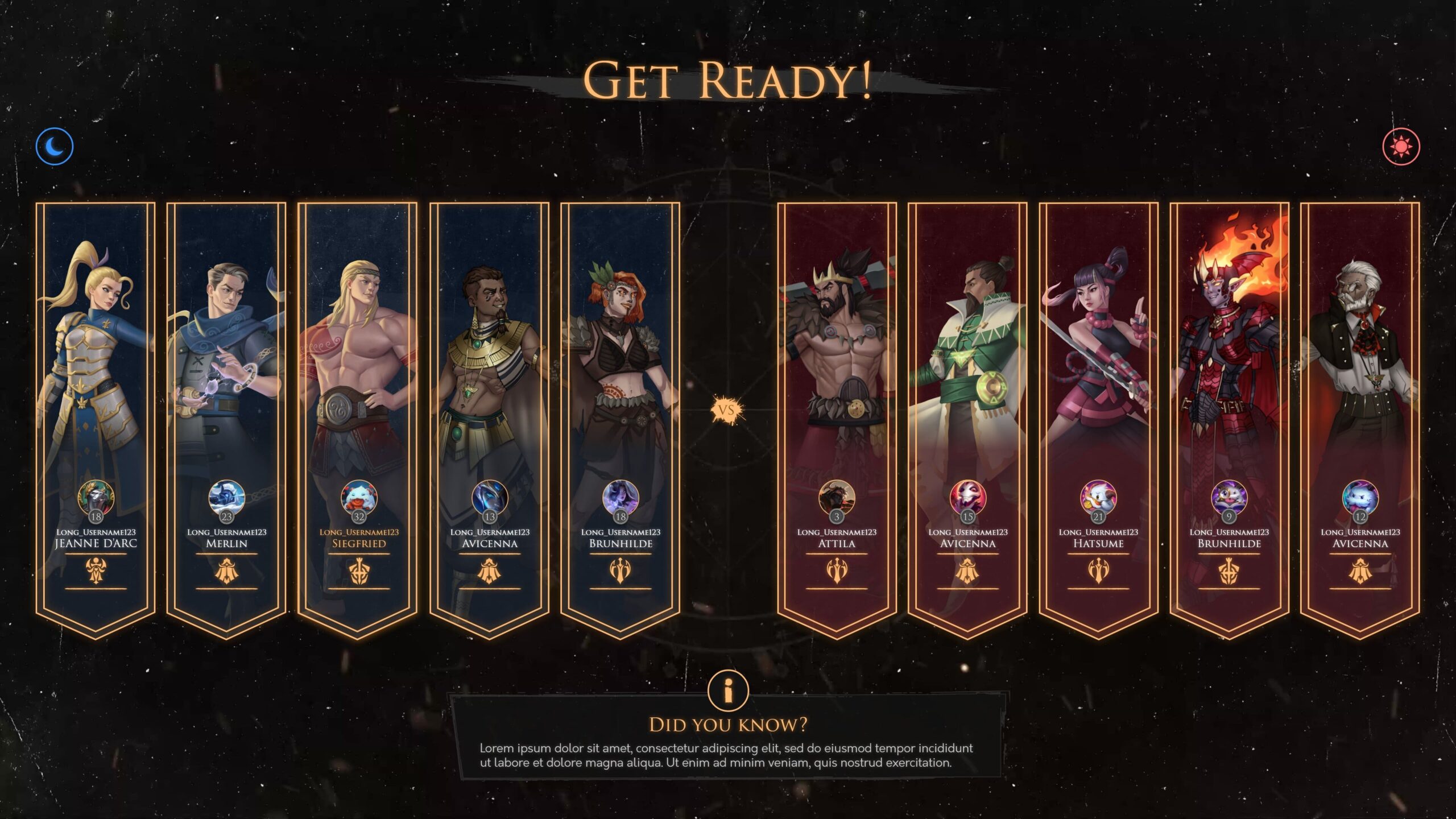
Task: Click the level 23 player avatar
Action: 227,498
